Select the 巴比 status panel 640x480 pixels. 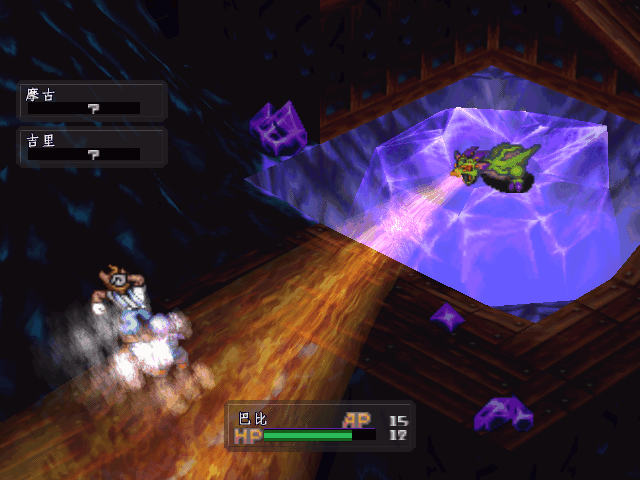(320, 427)
